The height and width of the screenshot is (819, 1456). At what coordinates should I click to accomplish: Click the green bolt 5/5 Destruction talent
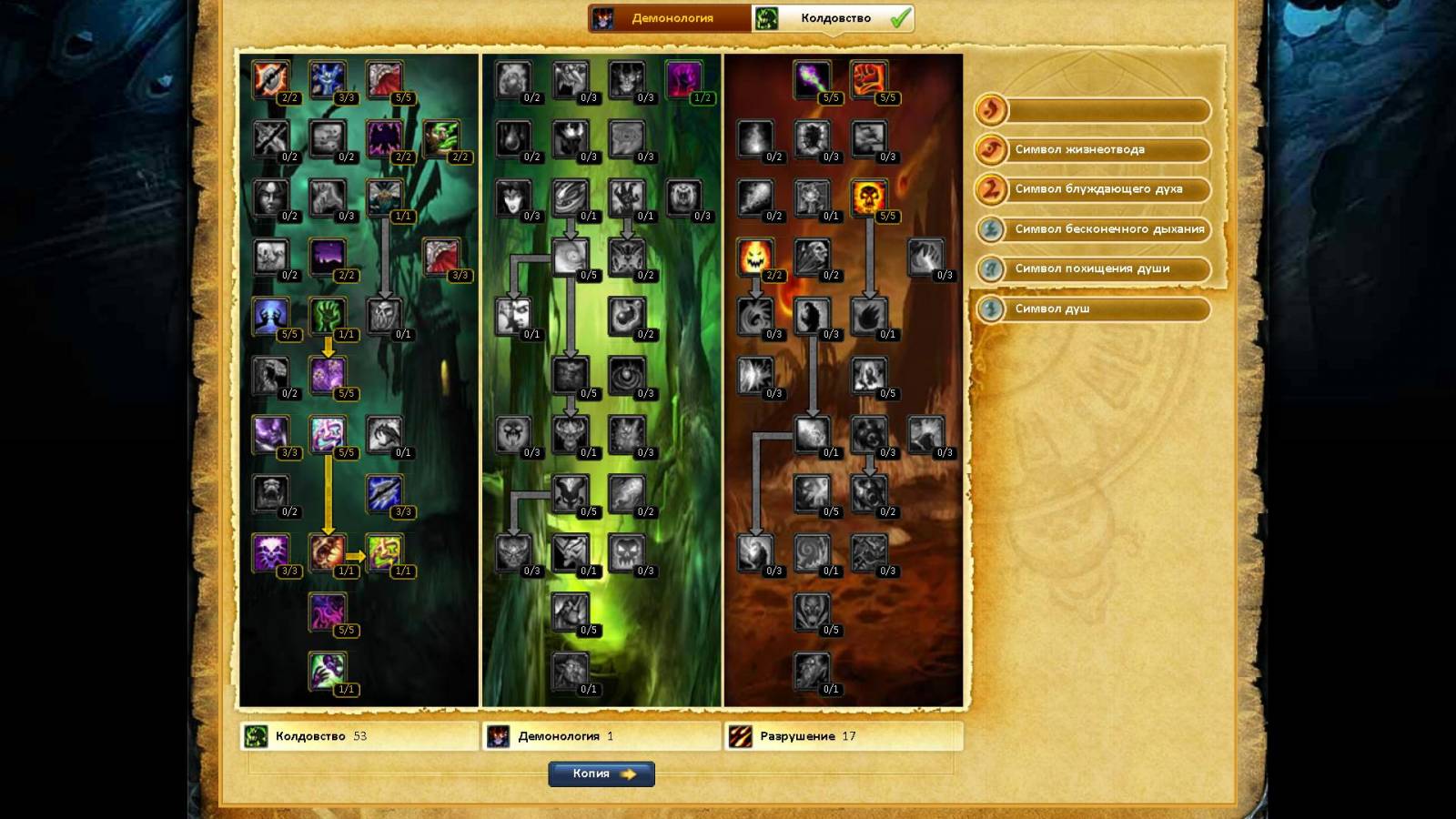coord(812,80)
